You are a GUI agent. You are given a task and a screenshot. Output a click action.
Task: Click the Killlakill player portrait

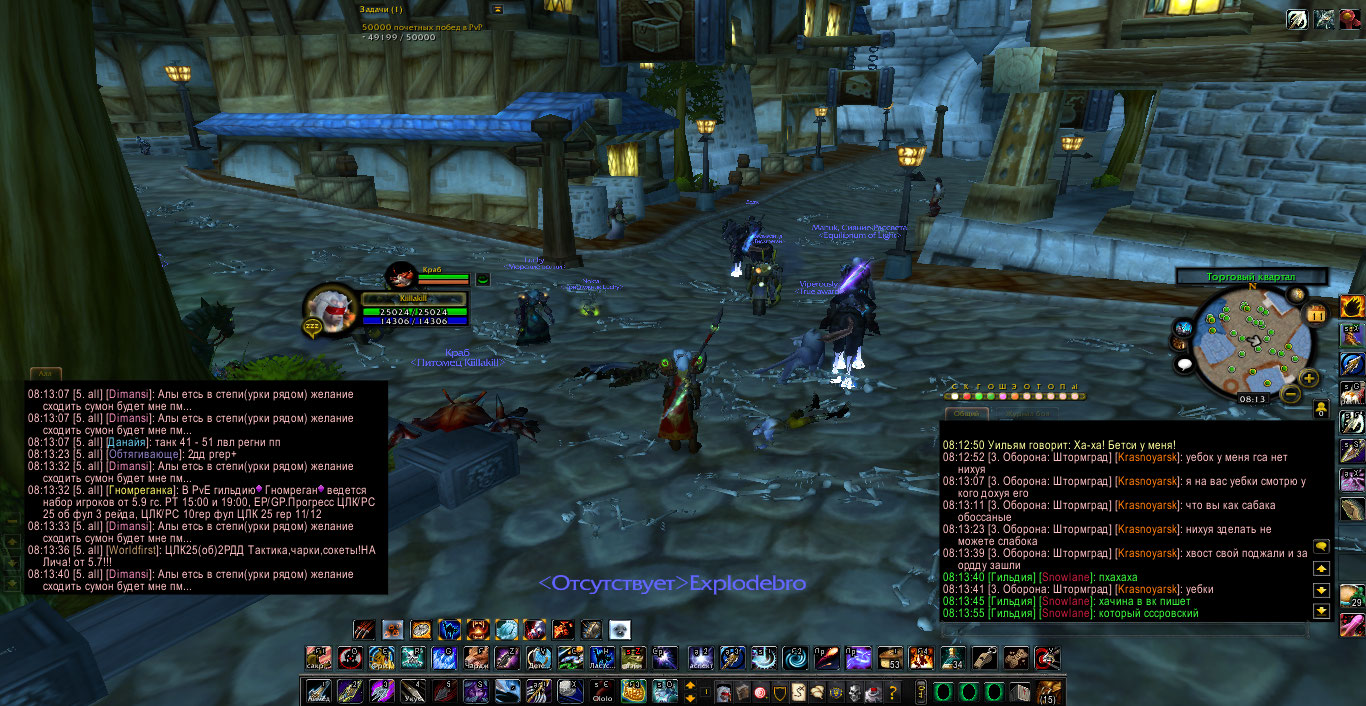point(330,307)
